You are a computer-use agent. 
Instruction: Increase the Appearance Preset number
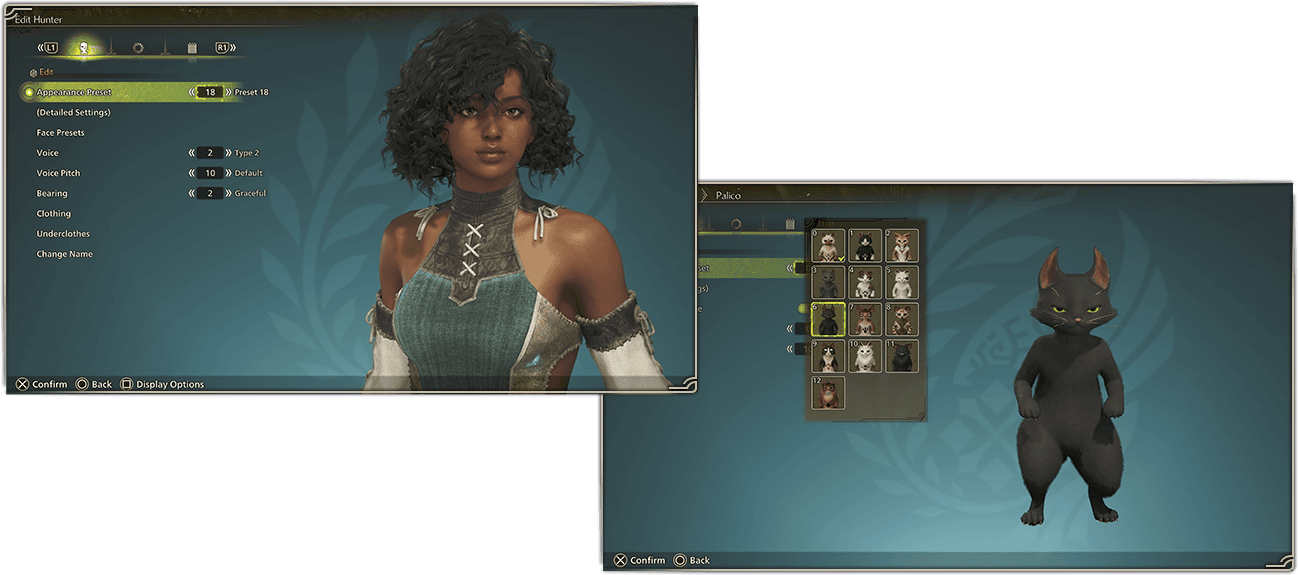tap(228, 92)
